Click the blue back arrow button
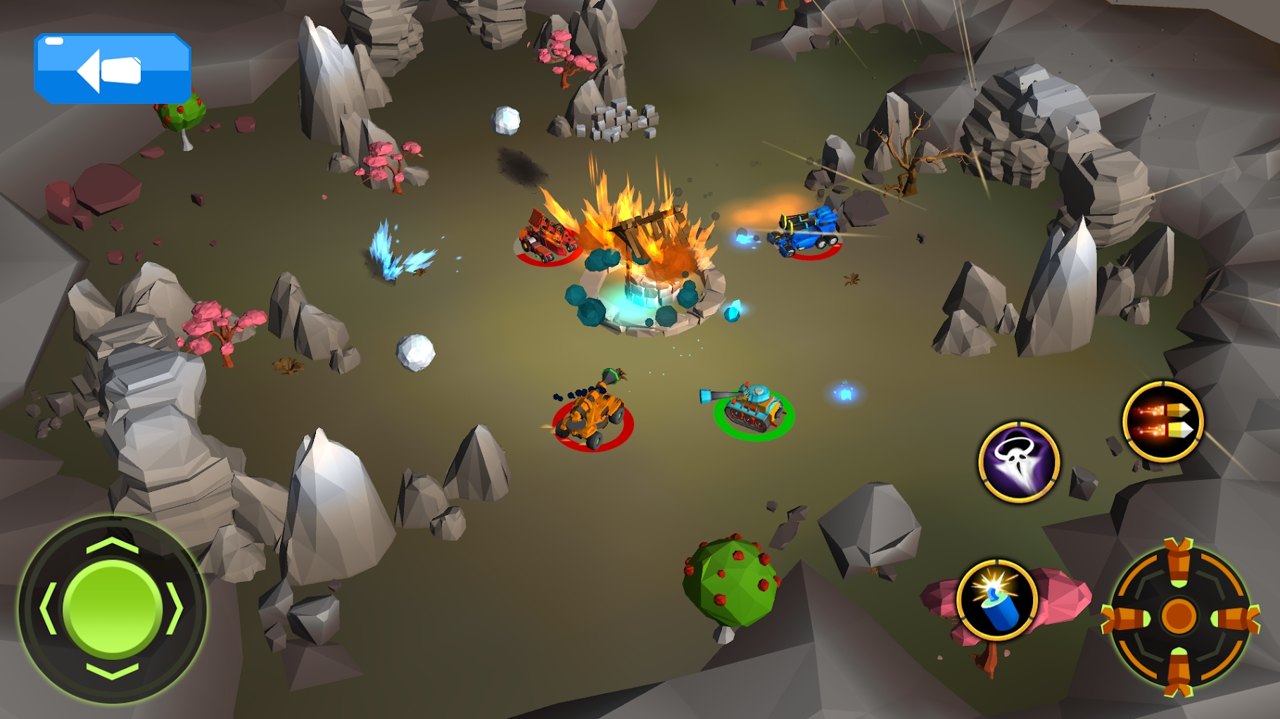Viewport: 1280px width, 719px height. coord(112,69)
